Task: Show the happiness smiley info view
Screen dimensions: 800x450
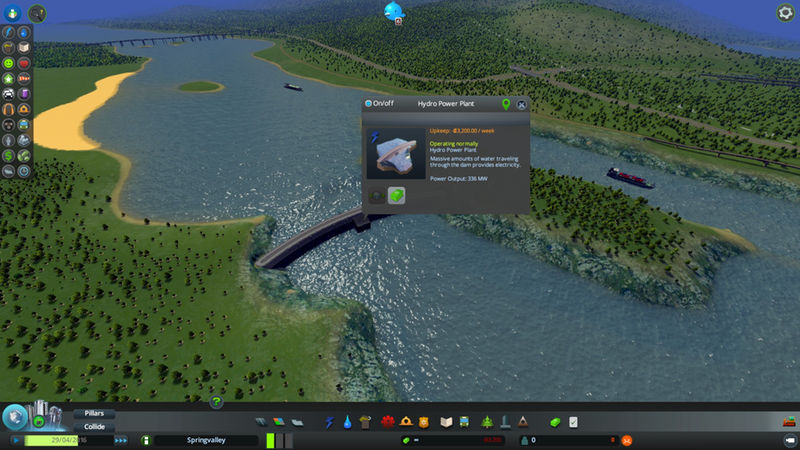Action: pyautogui.click(x=9, y=62)
